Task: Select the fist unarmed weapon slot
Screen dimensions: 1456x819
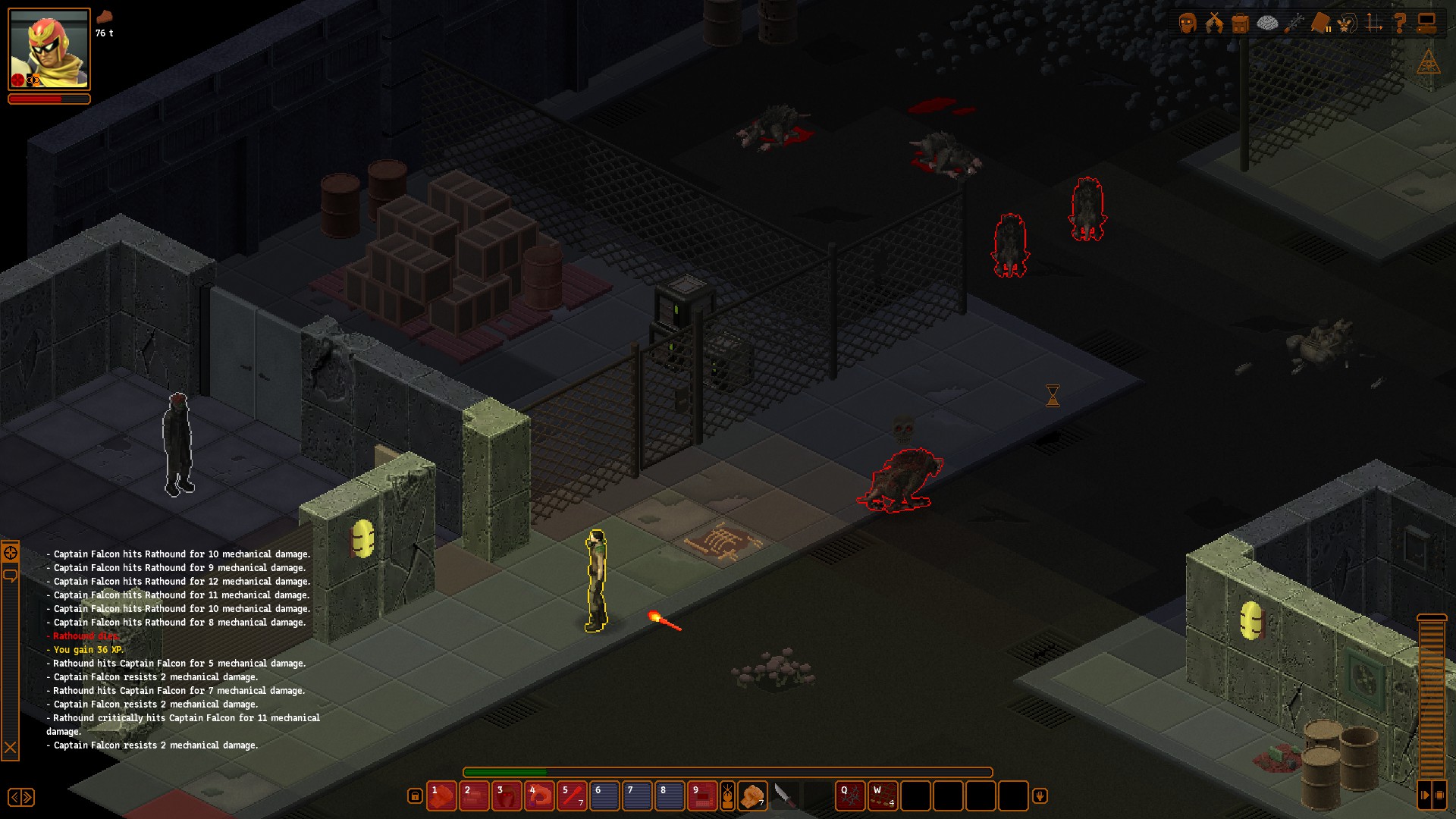Action: pyautogui.click(x=752, y=796)
